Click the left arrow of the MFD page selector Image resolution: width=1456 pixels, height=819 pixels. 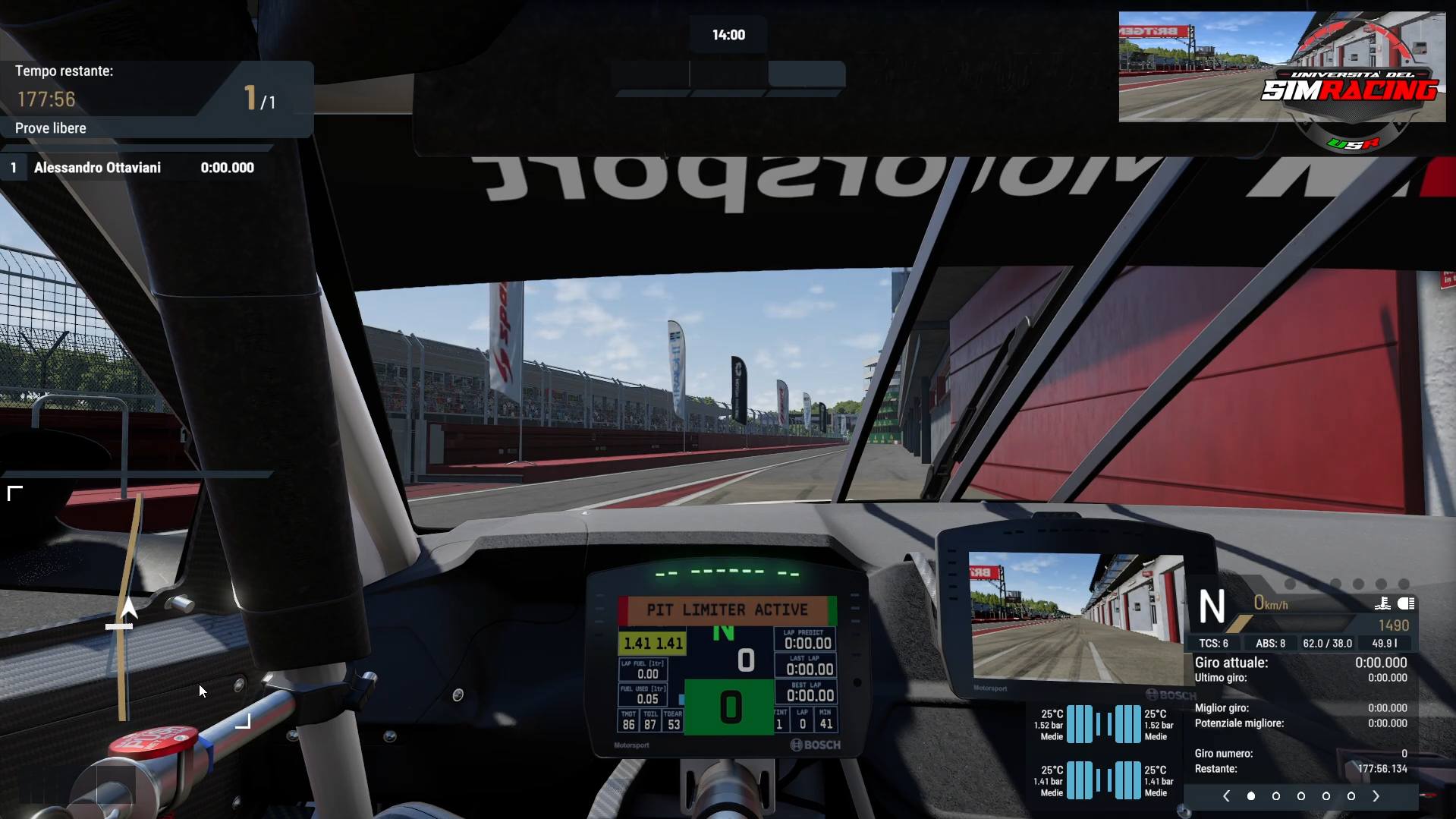click(x=1226, y=795)
